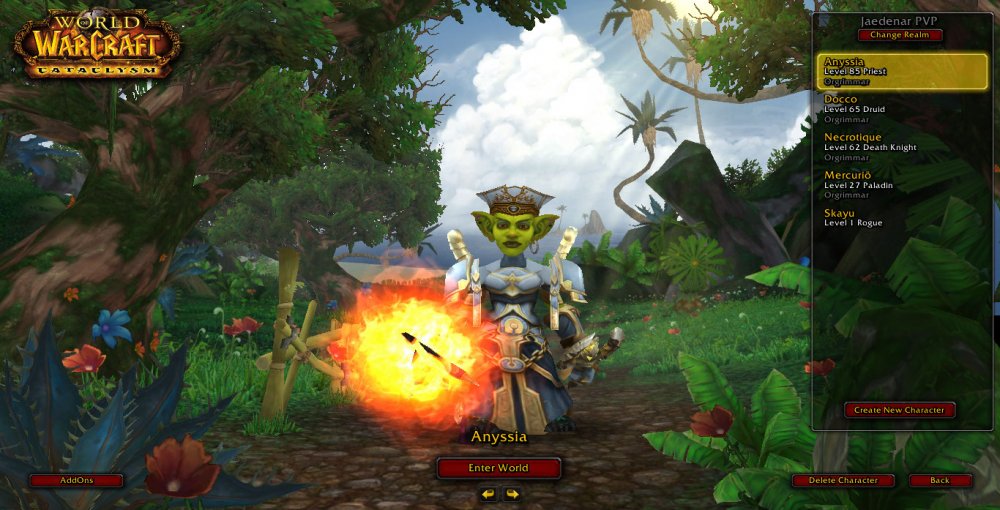Screen dimensions: 1000x510
Task: Open the AddOns menu
Action: click(x=76, y=480)
